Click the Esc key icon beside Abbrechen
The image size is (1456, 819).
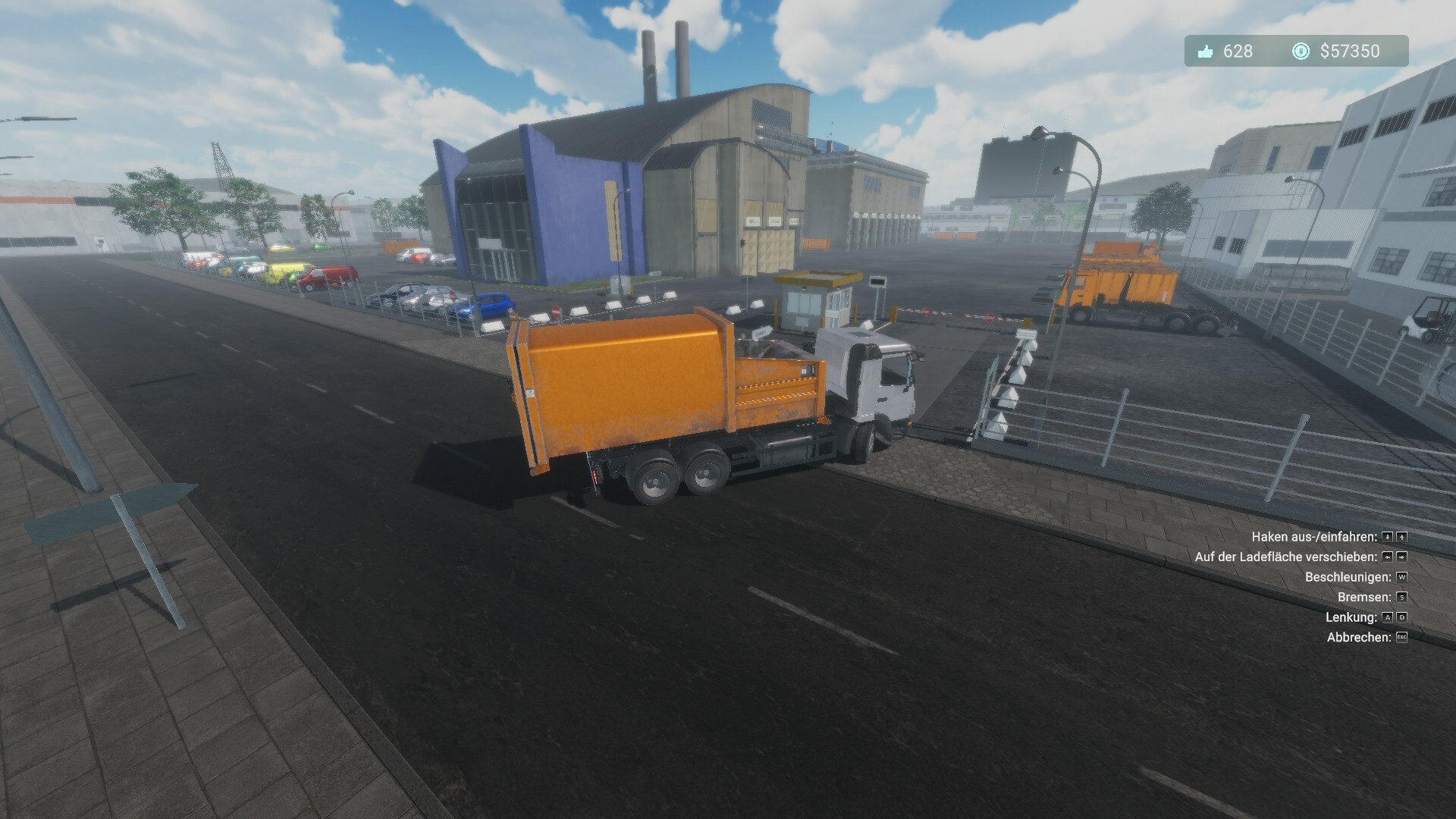pos(1401,637)
